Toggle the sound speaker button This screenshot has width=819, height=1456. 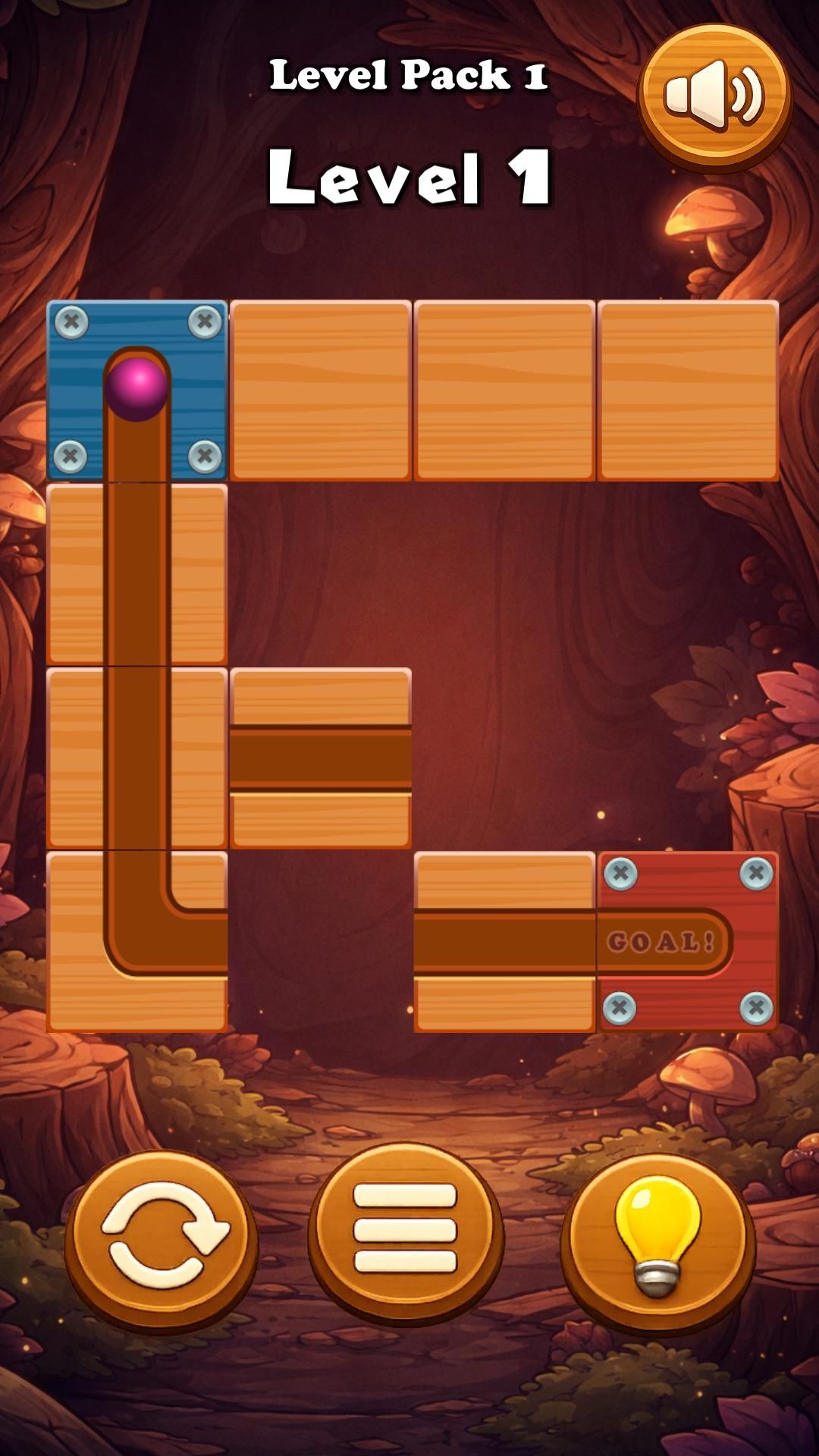pos(714,96)
